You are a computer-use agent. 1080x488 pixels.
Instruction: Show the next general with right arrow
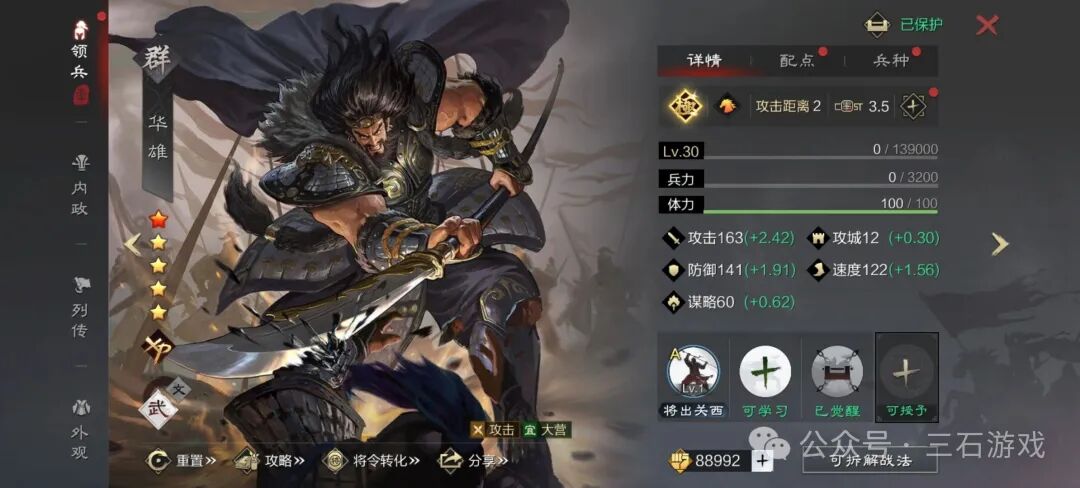pos(999,244)
